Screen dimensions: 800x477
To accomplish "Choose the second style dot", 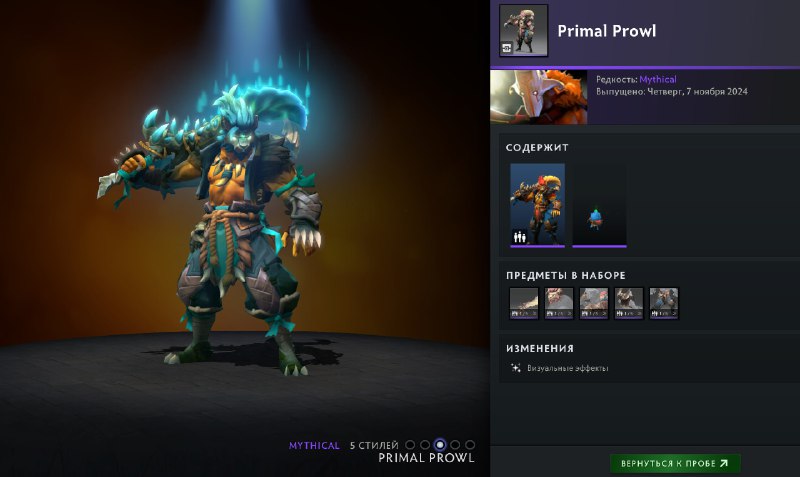I will [x=425, y=444].
